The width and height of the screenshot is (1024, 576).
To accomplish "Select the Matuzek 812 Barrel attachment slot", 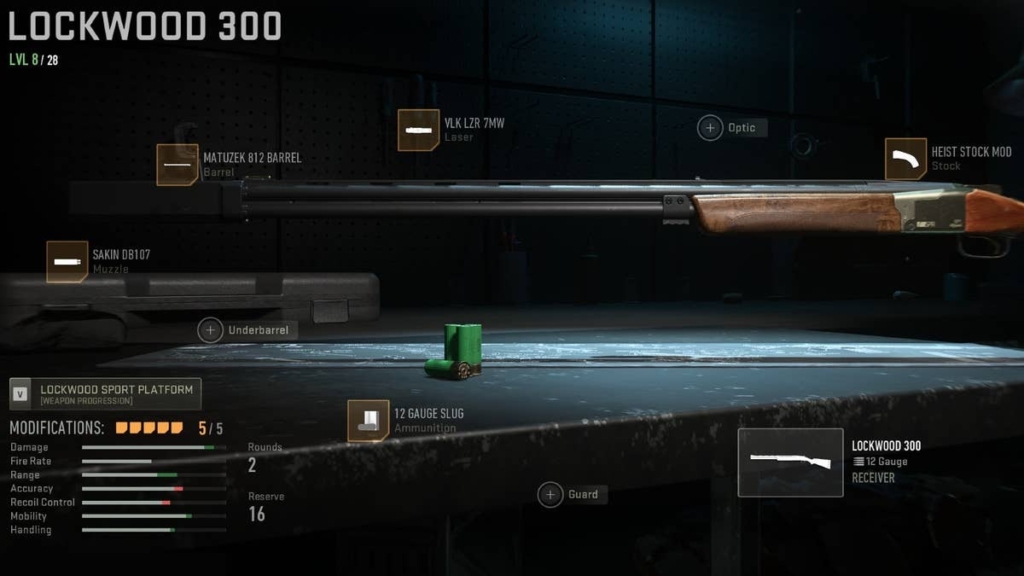I will pyautogui.click(x=178, y=165).
